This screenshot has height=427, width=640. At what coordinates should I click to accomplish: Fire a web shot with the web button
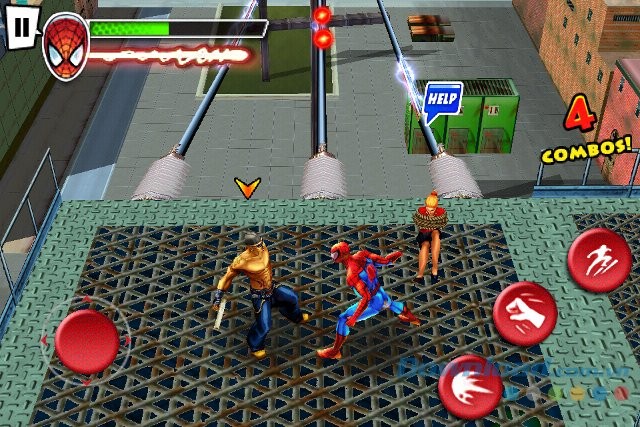pyautogui.click(x=471, y=386)
